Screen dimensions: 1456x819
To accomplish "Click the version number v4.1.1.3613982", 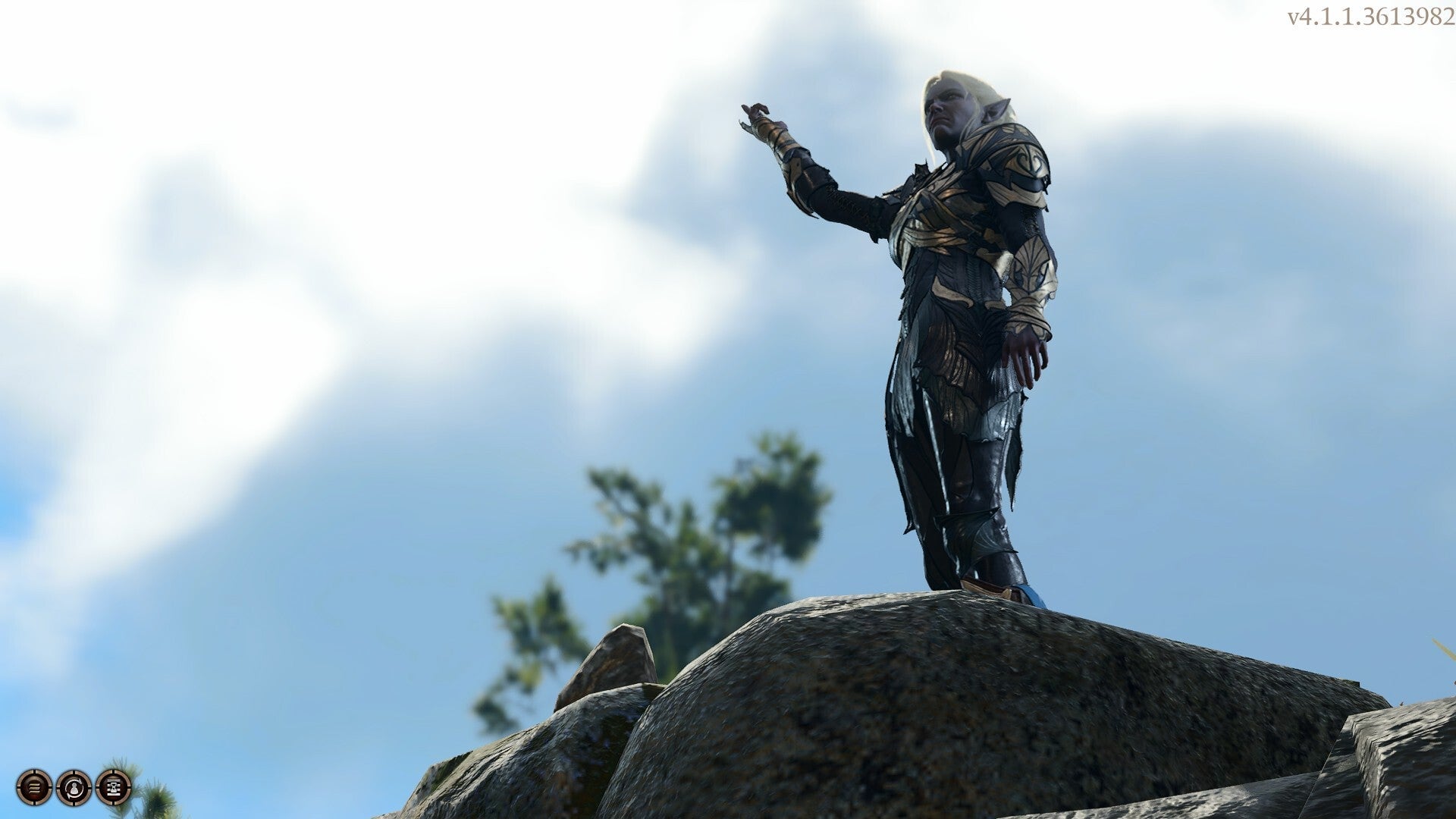I will pyautogui.click(x=1374, y=15).
